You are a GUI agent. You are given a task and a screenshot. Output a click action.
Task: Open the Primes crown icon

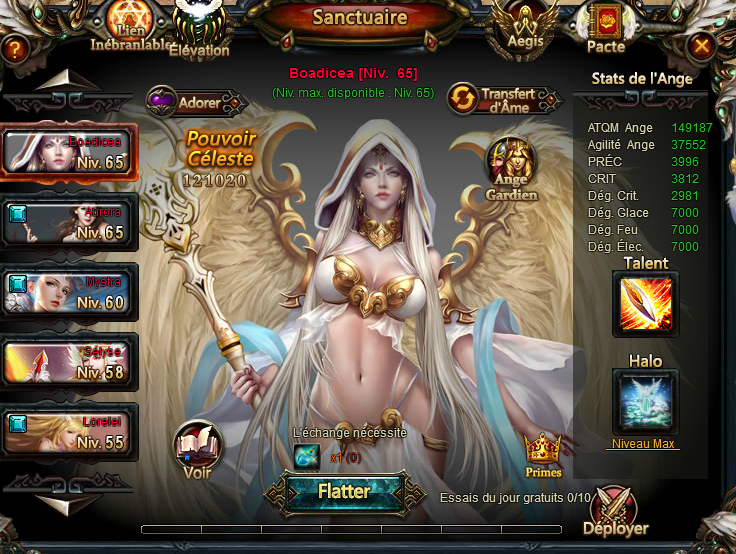tap(542, 453)
